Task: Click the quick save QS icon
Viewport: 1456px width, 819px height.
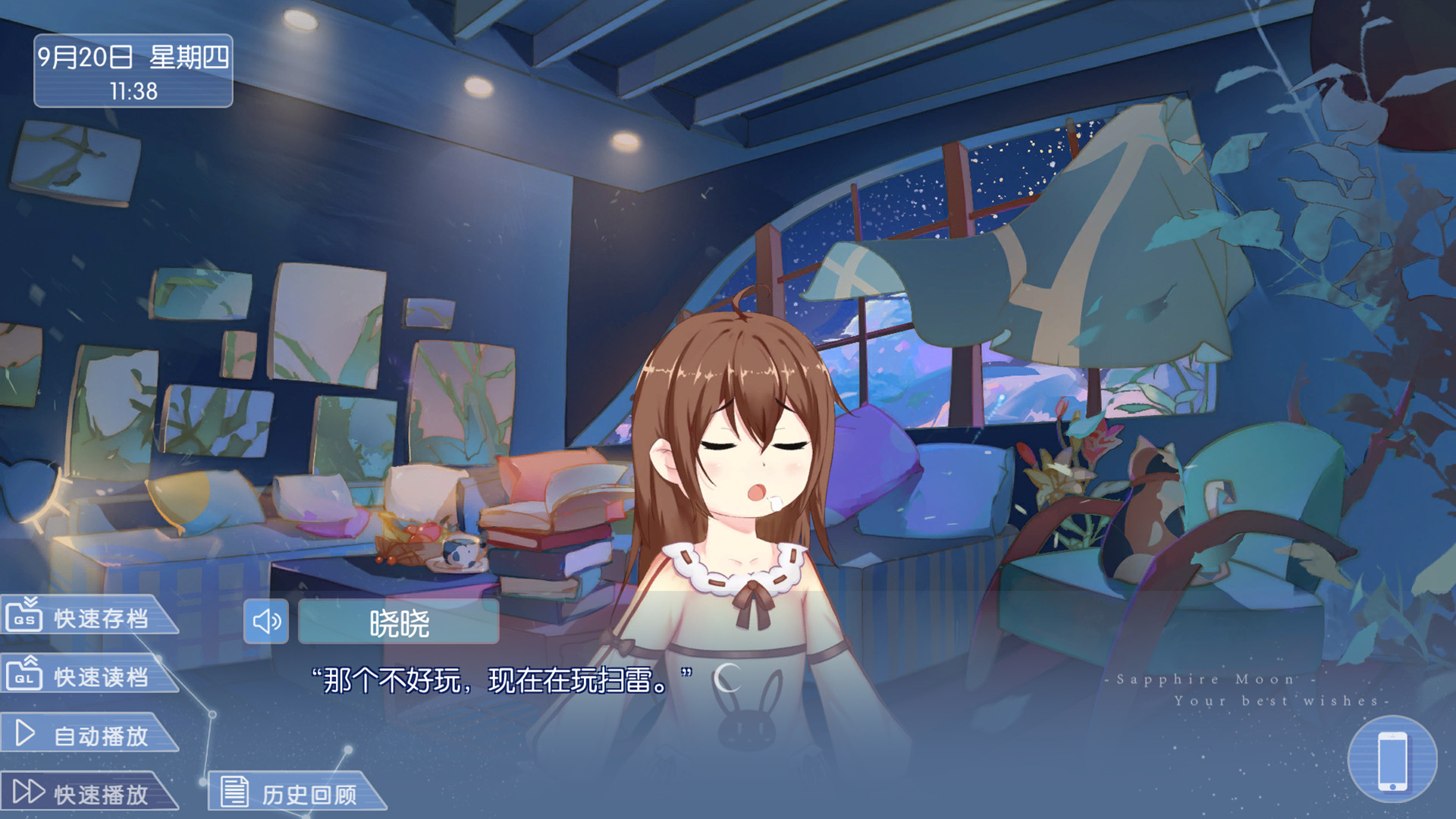Action: coord(23,617)
